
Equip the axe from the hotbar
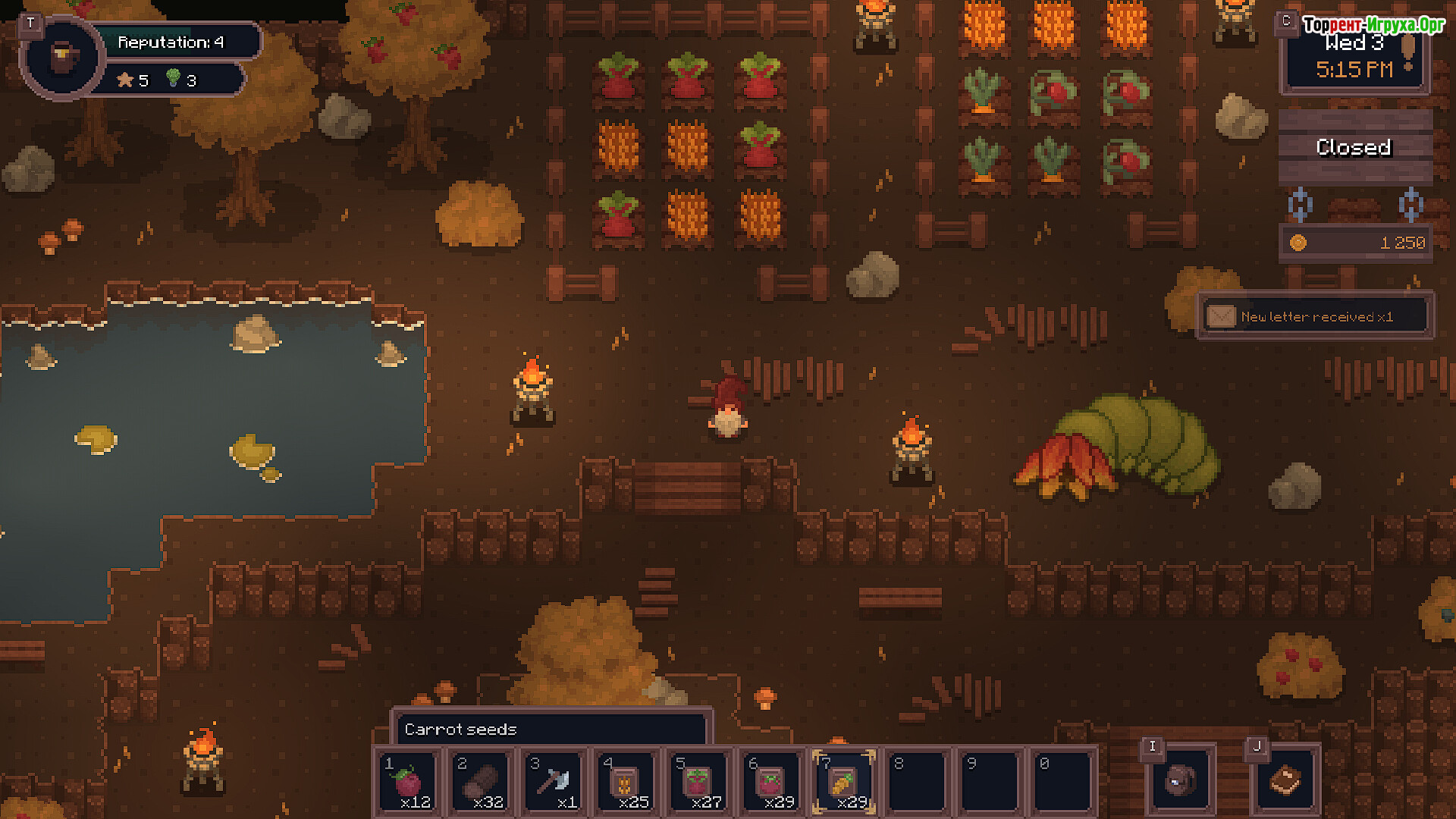[x=554, y=783]
